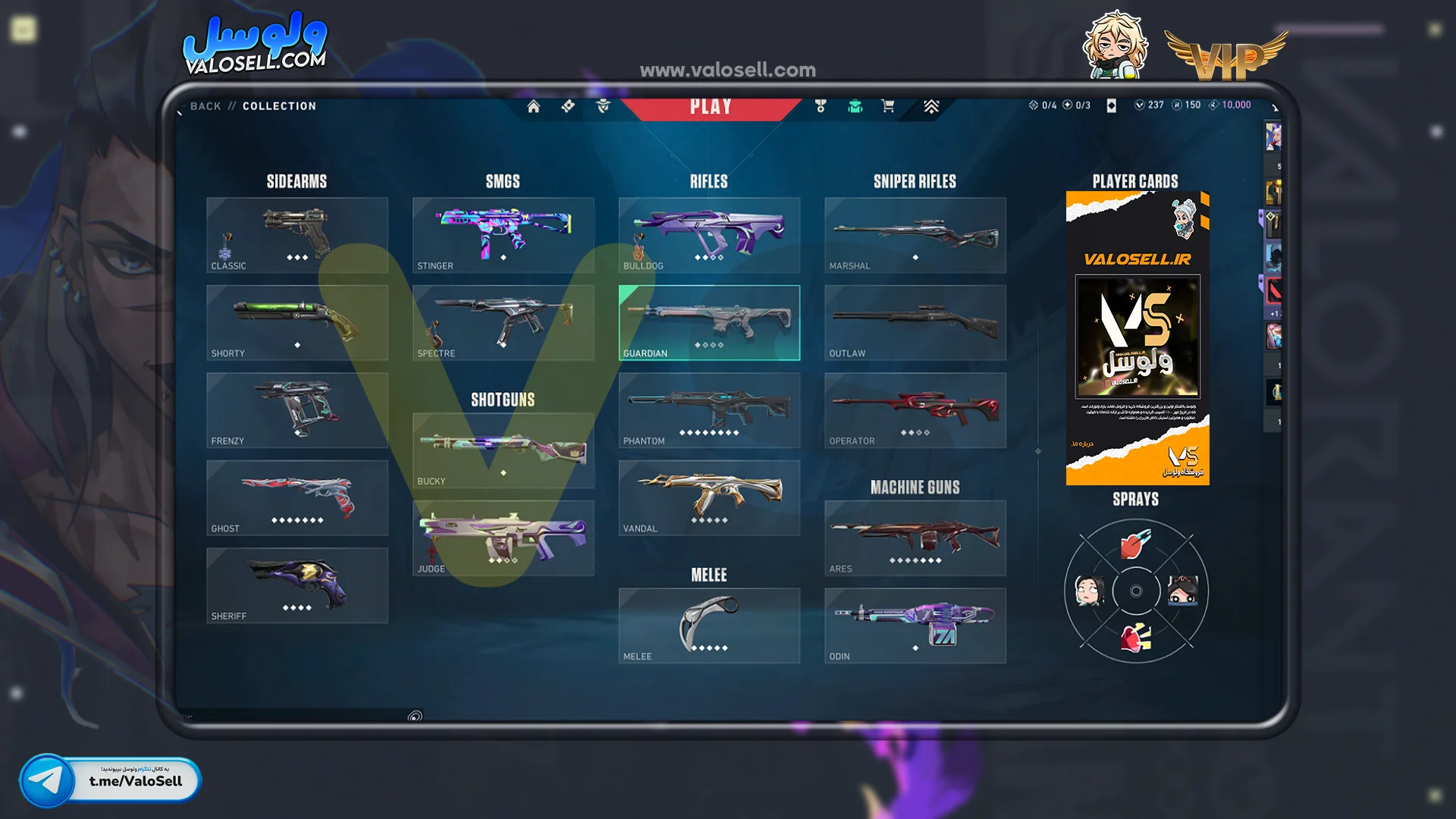The image size is (1456, 819).
Task: Open the Judge shotgun slot
Action: [x=504, y=538]
